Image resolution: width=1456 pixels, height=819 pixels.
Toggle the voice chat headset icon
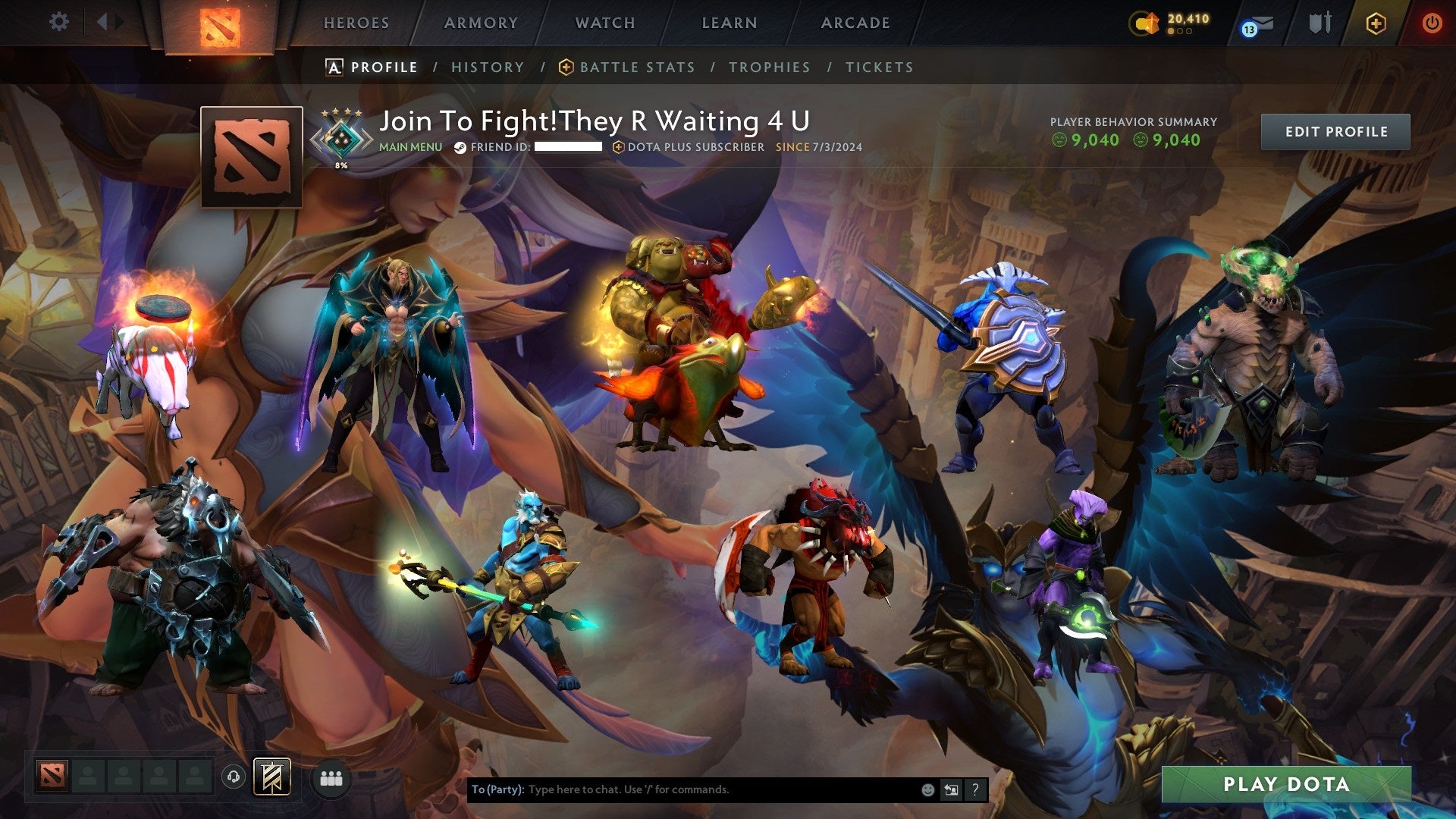[232, 776]
